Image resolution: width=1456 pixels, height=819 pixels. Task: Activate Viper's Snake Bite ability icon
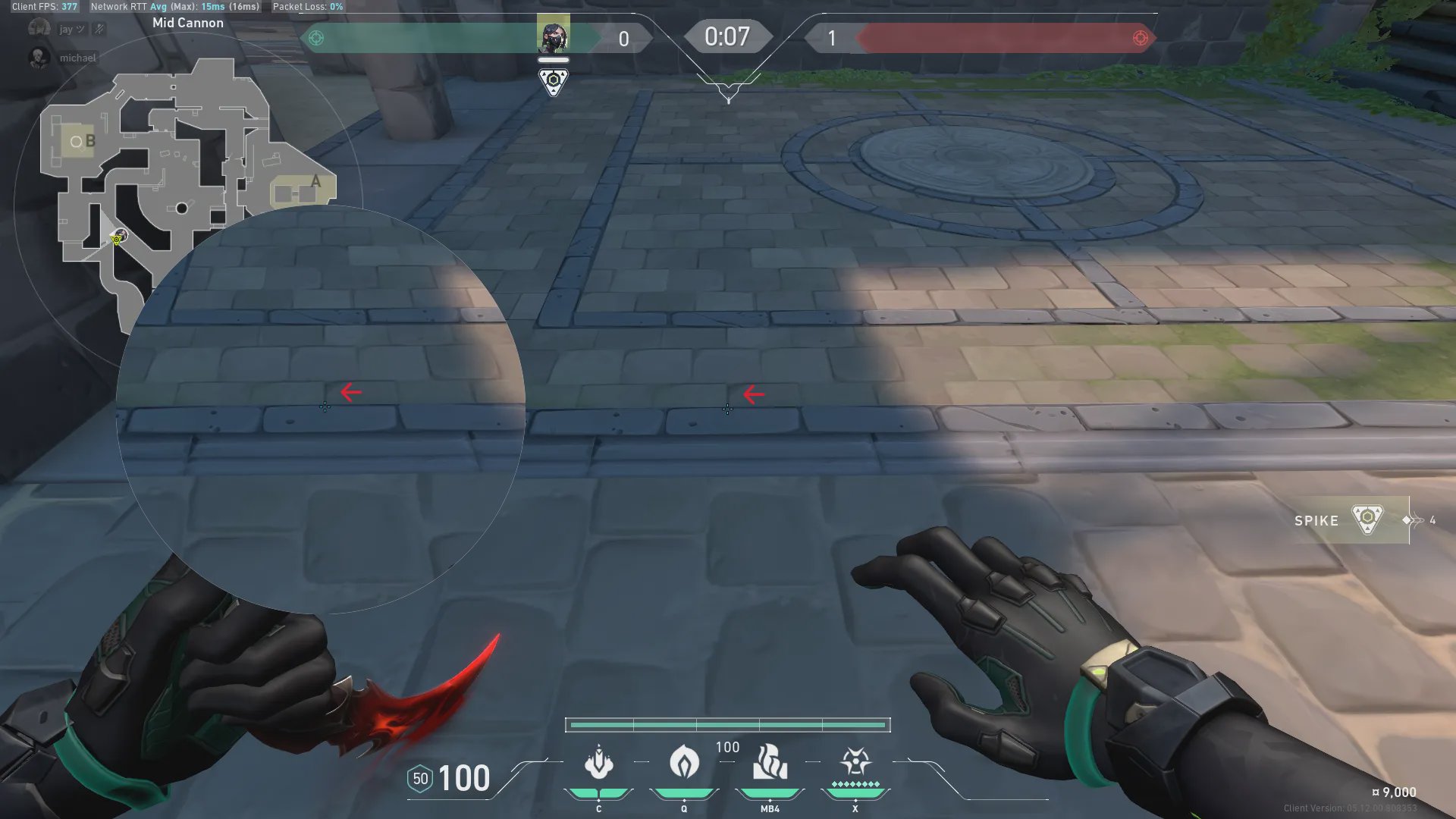click(x=599, y=762)
